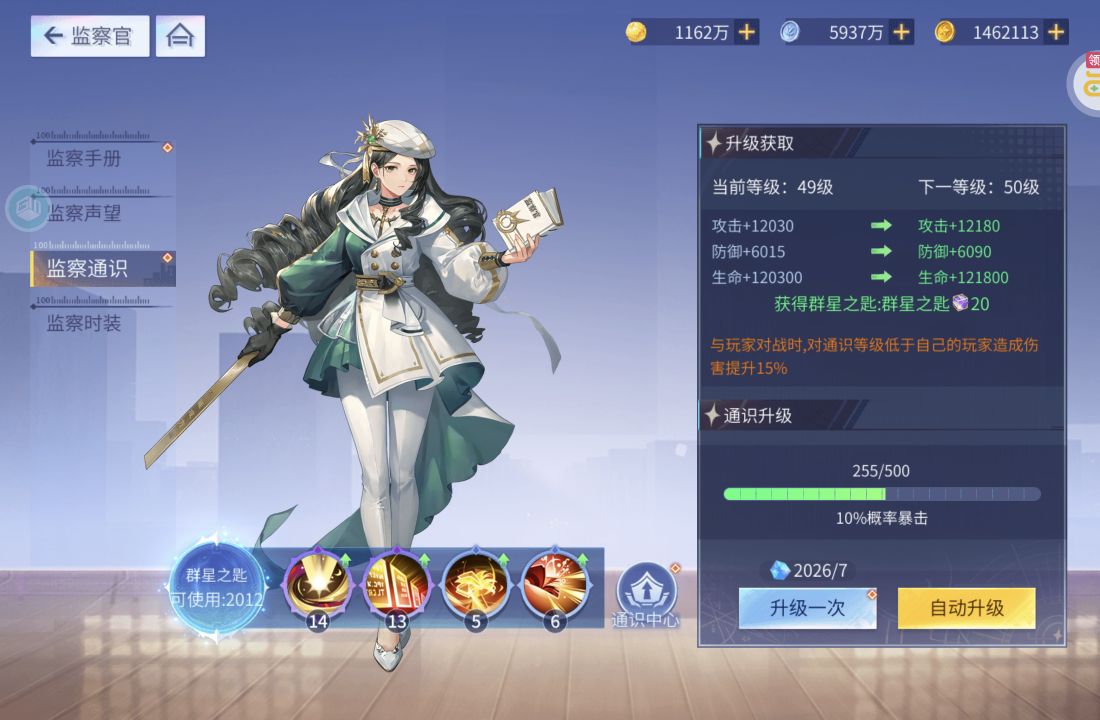Screen dimensions: 1100x720
Task: Open the partially hidden reward icon at top right
Action: 1088,82
